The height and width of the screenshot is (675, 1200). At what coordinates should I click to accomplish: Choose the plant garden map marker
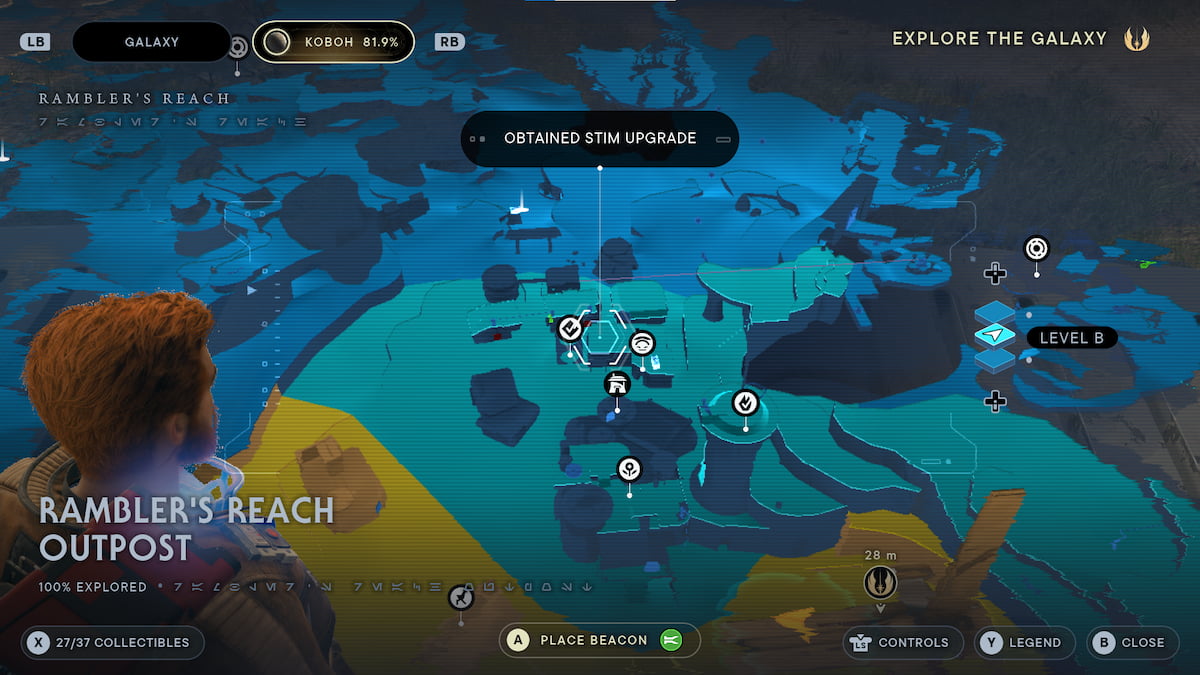click(x=629, y=468)
